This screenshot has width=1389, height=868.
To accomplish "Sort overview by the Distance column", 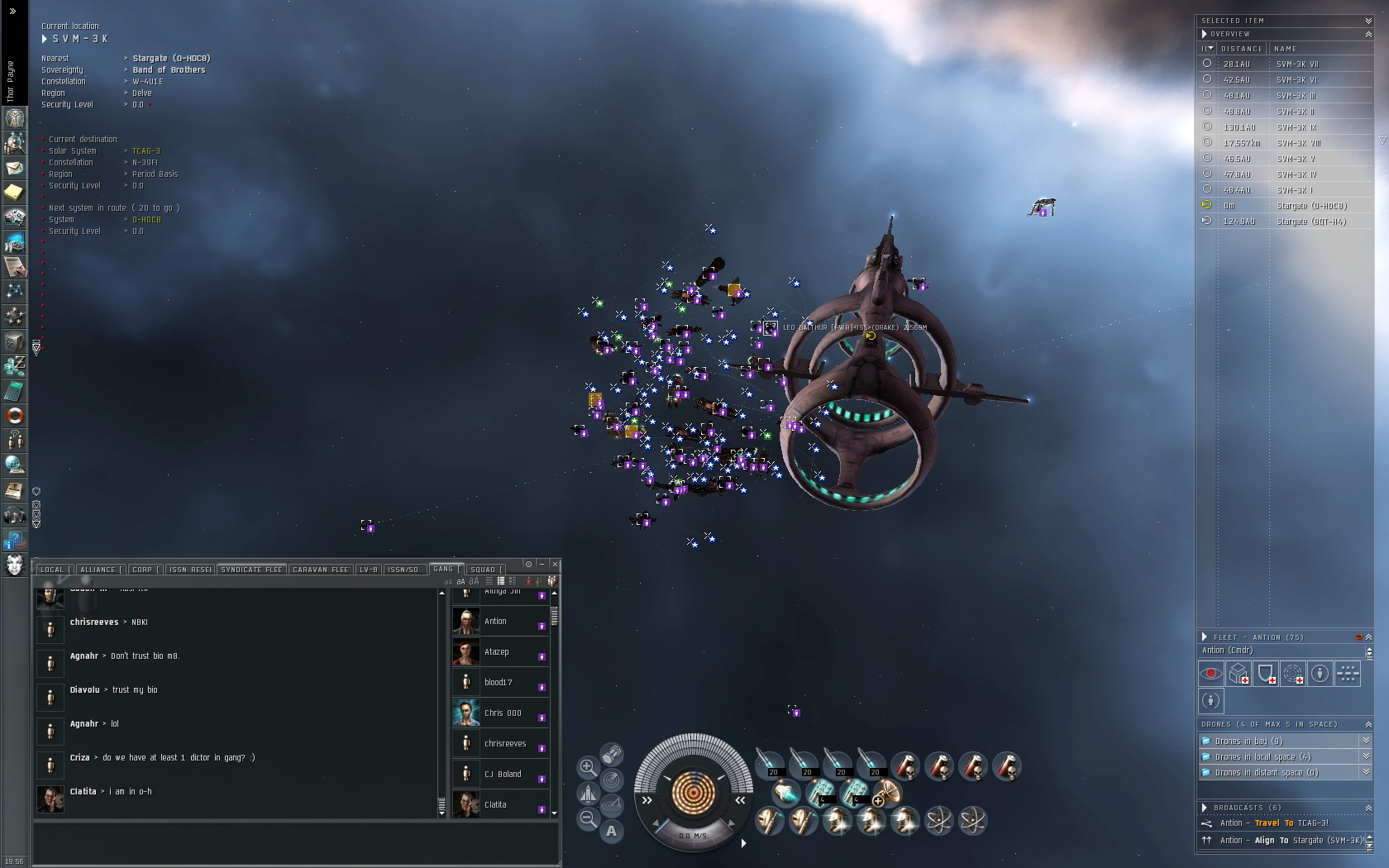I will coord(1242,49).
